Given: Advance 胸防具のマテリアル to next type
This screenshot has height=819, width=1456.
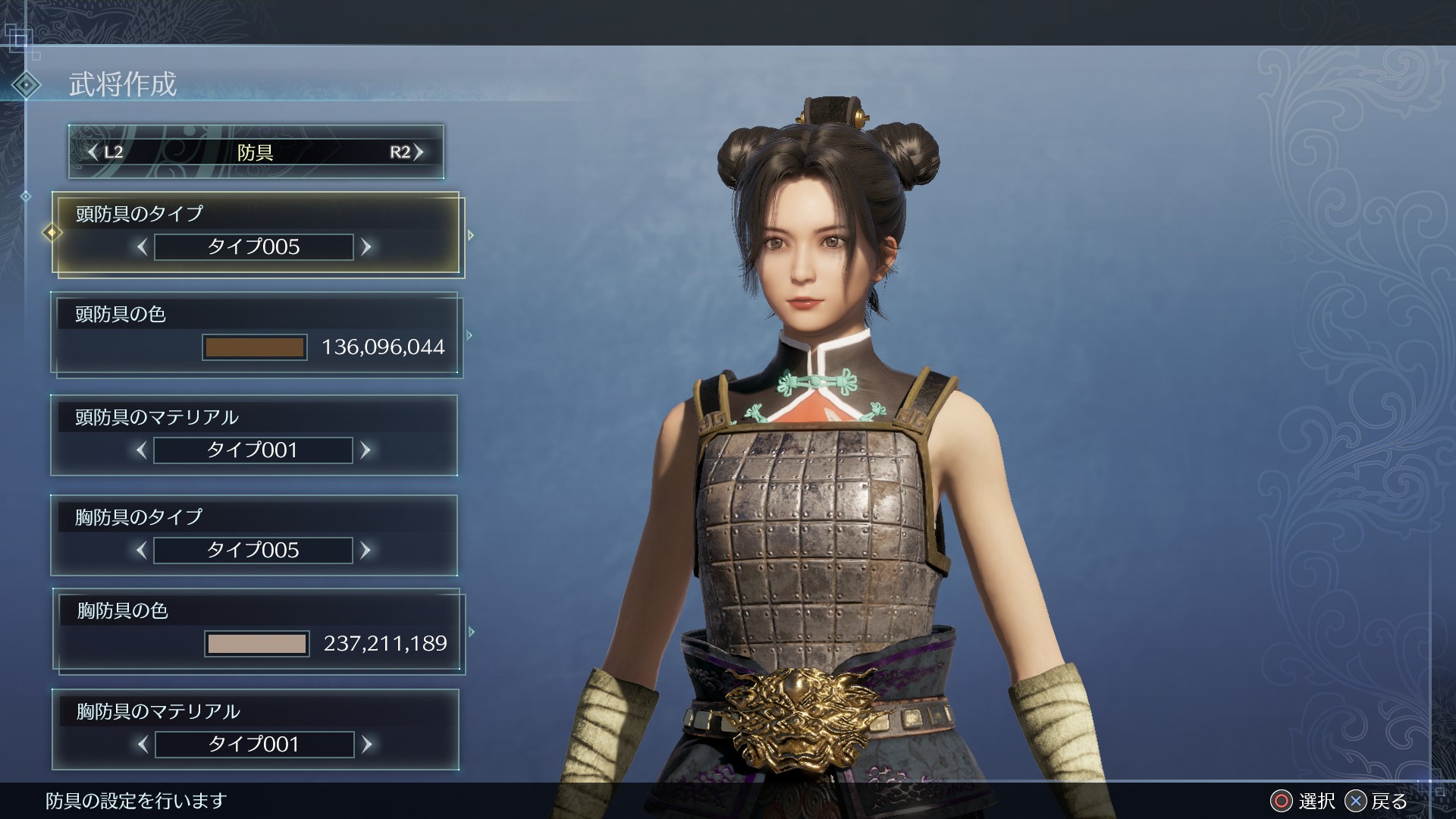Looking at the screenshot, I should [x=366, y=744].
